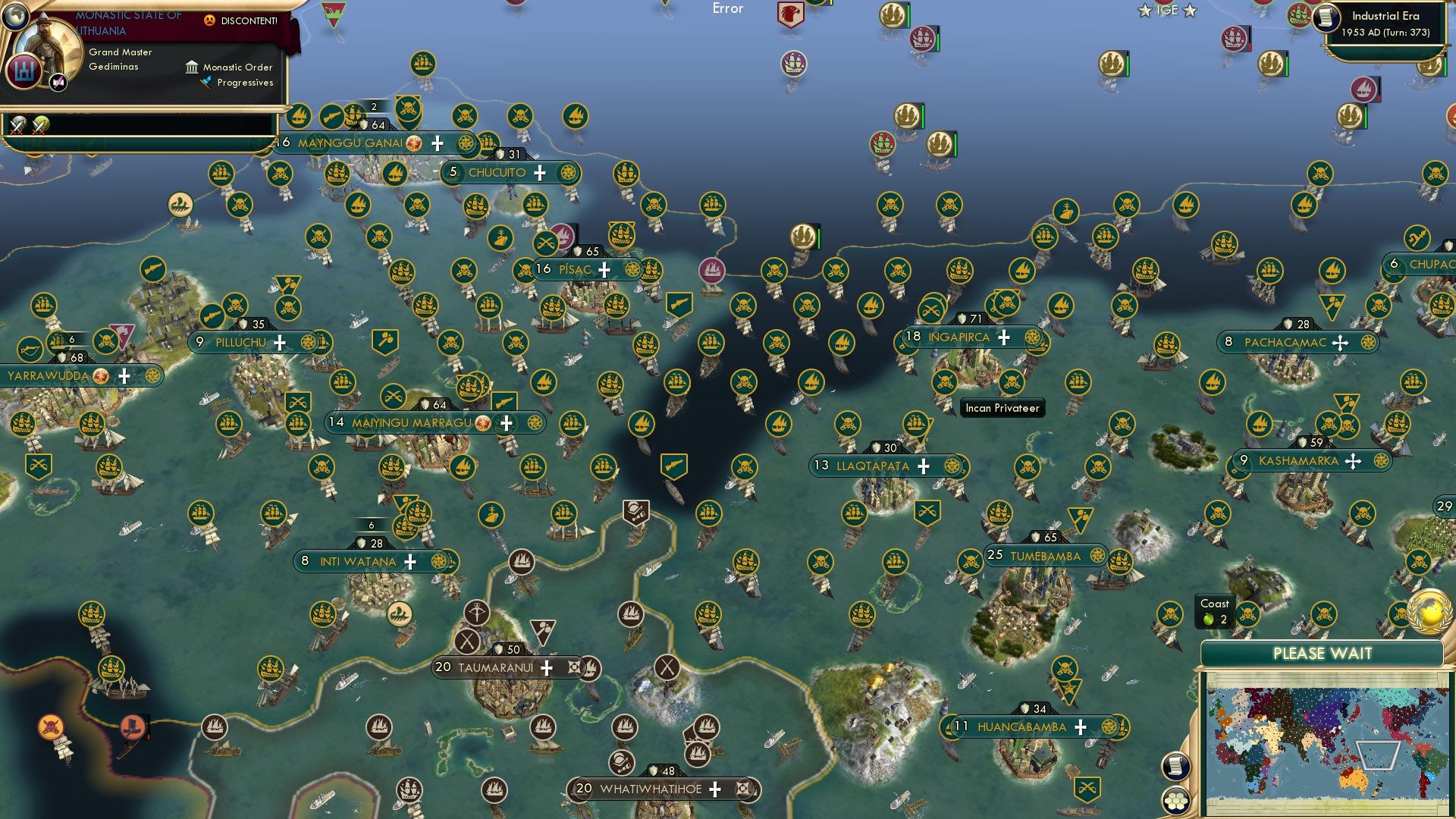Select the Tumebamba city banner
Screen dimensions: 1456x819
click(1043, 555)
